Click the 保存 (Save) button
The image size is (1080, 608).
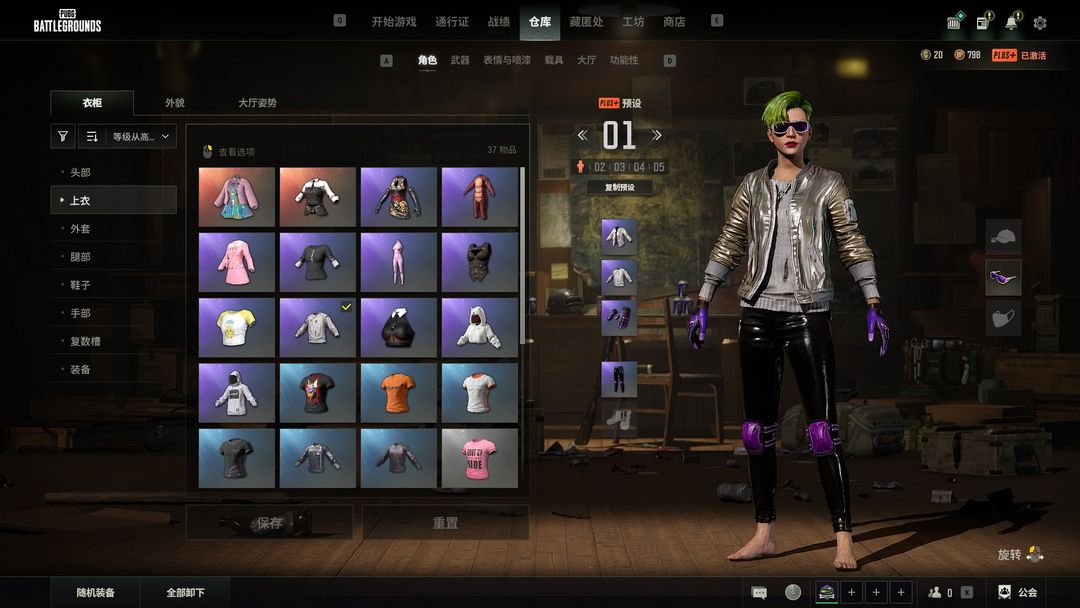[270, 522]
